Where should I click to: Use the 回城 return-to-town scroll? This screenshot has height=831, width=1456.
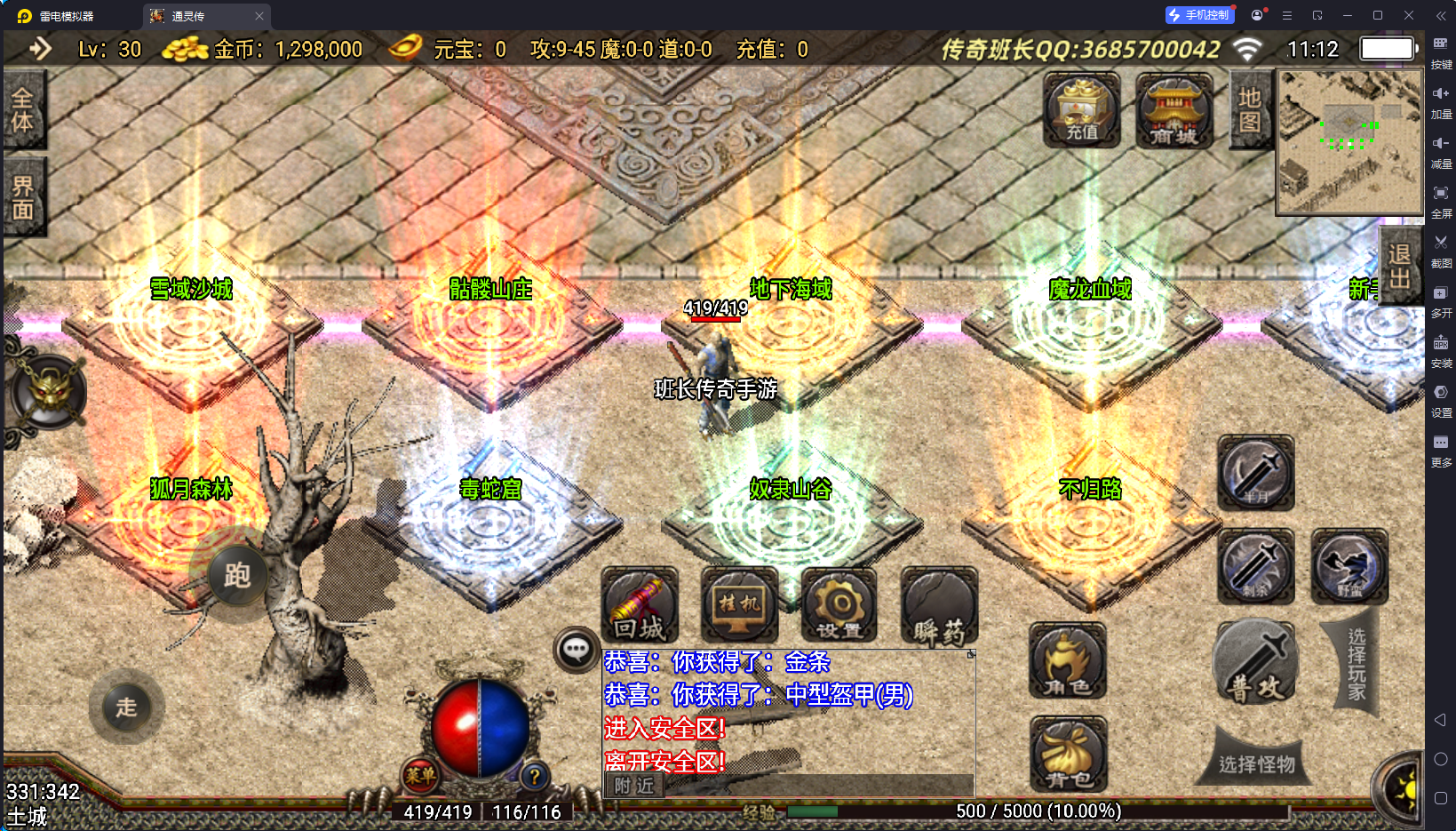coord(640,606)
